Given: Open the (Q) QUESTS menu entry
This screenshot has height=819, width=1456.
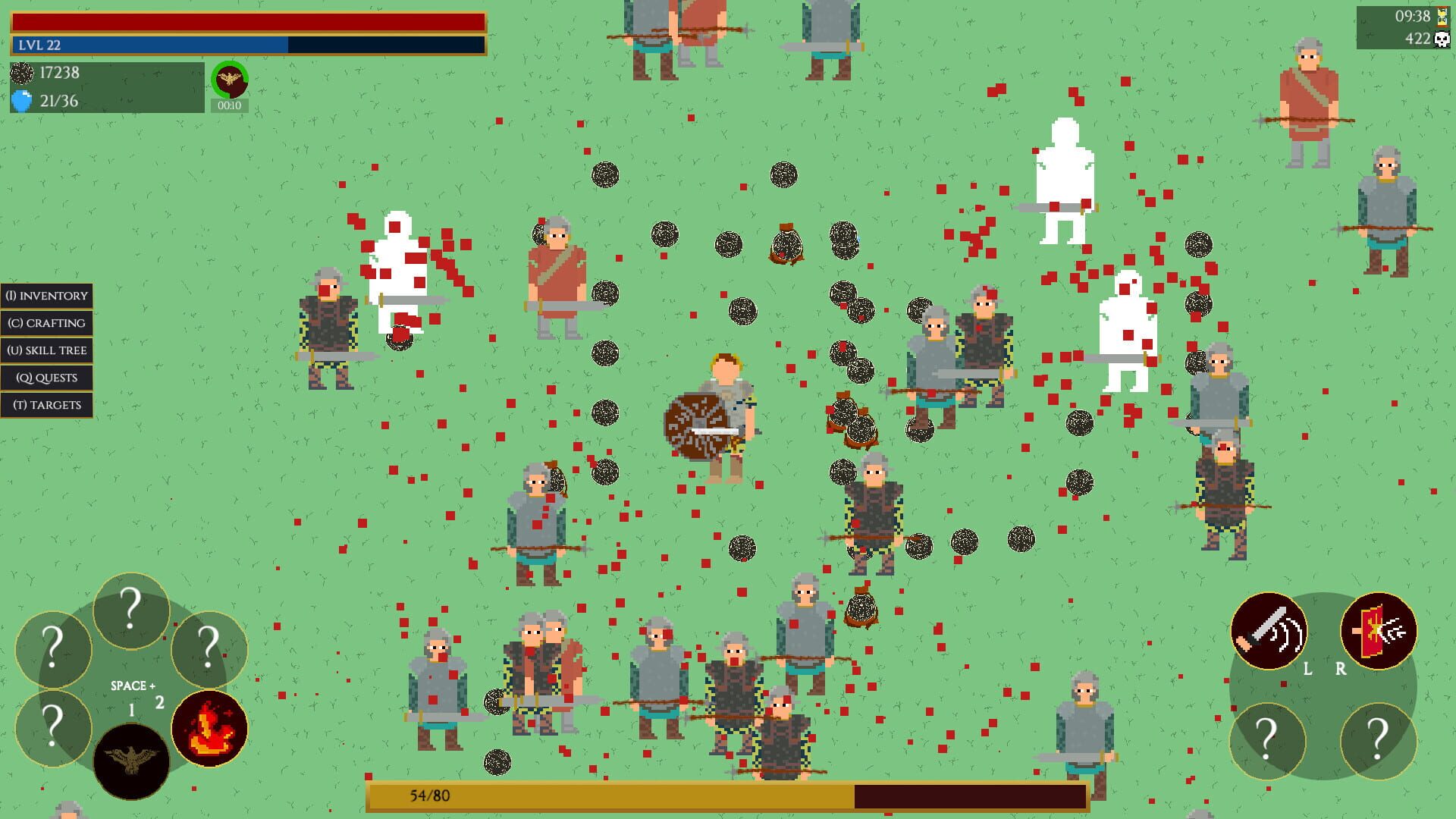Looking at the screenshot, I should [x=47, y=378].
